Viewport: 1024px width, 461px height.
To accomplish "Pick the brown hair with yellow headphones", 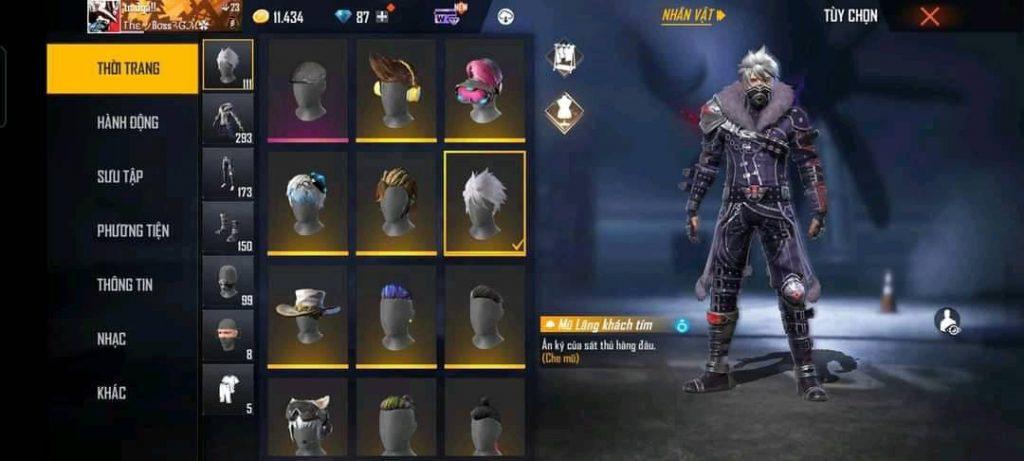I will tap(396, 91).
